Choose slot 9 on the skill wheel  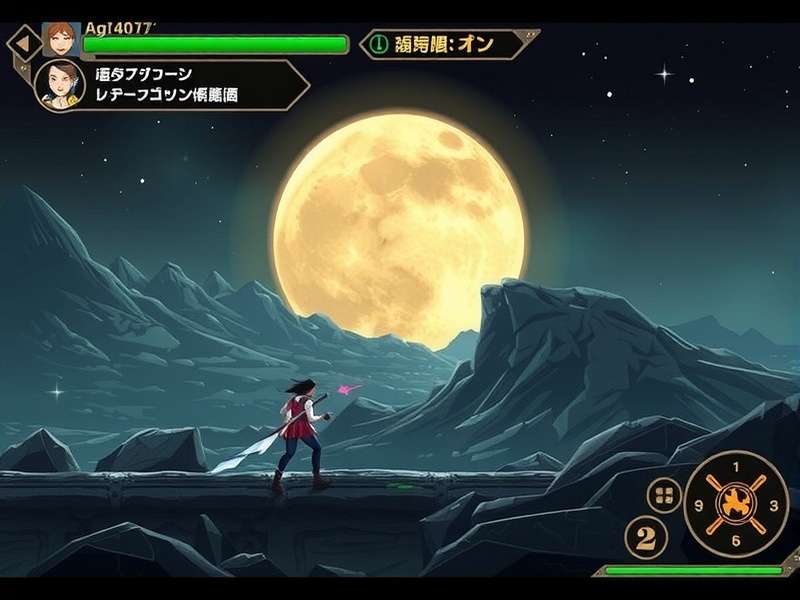pyautogui.click(x=699, y=504)
